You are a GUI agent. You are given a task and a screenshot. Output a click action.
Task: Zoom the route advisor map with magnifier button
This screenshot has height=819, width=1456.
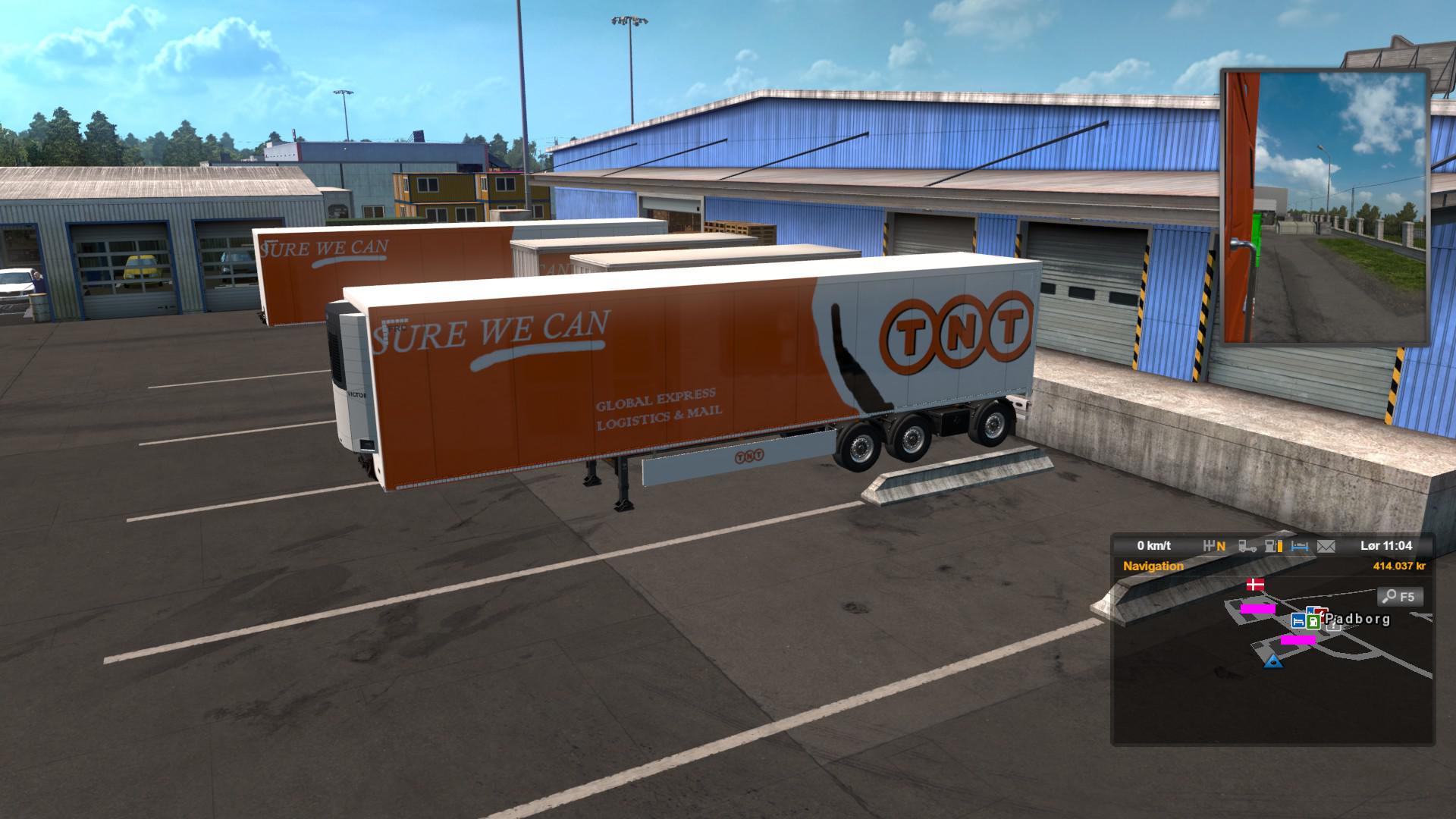1400,597
